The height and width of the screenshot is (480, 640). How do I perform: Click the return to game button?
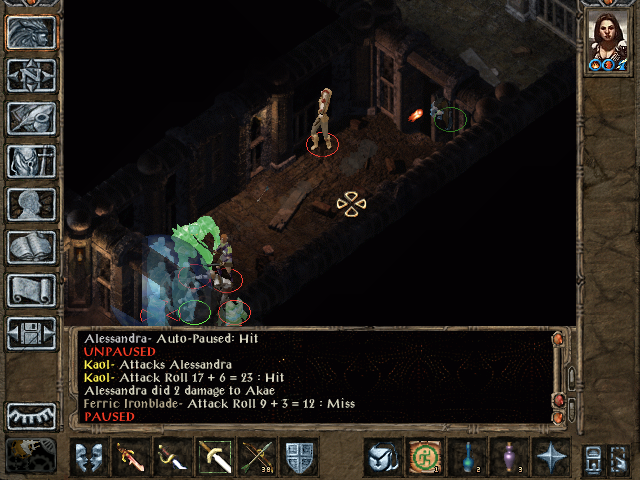[x=31, y=32]
